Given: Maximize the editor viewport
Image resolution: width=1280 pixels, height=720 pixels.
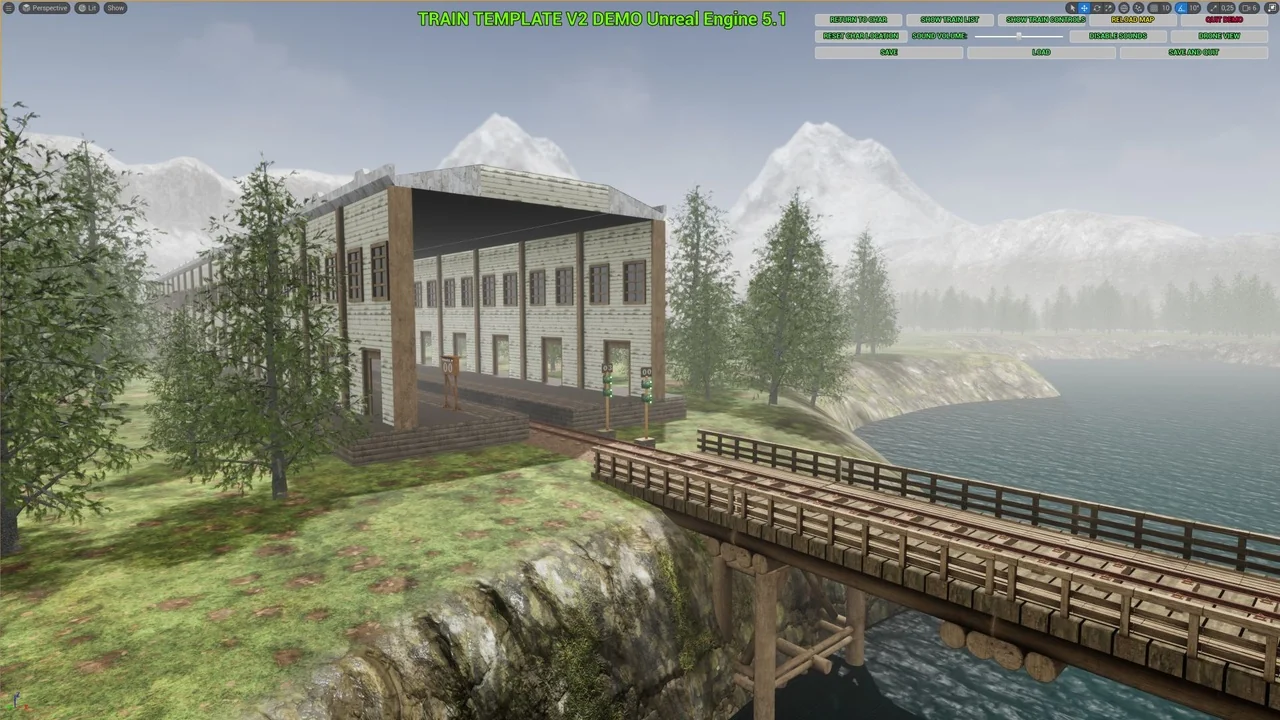Looking at the screenshot, I should pos(1272,8).
